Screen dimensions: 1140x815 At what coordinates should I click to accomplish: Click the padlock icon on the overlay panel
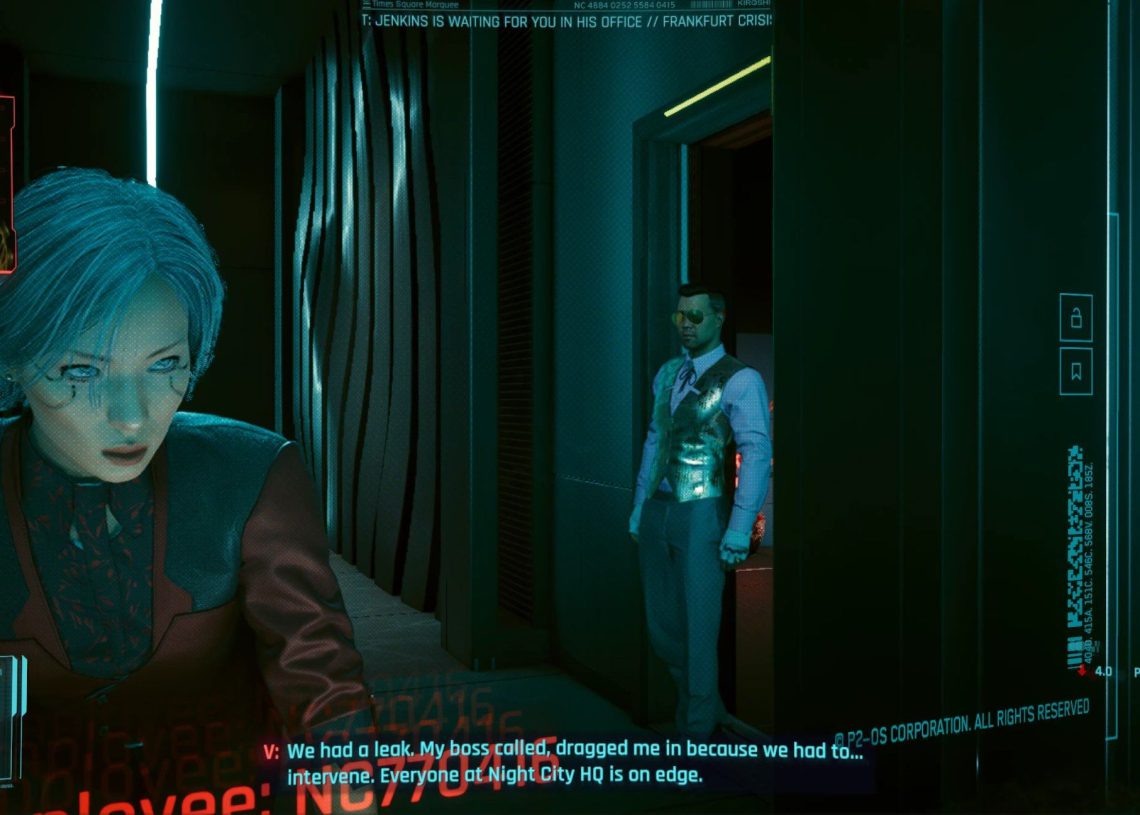1076,319
